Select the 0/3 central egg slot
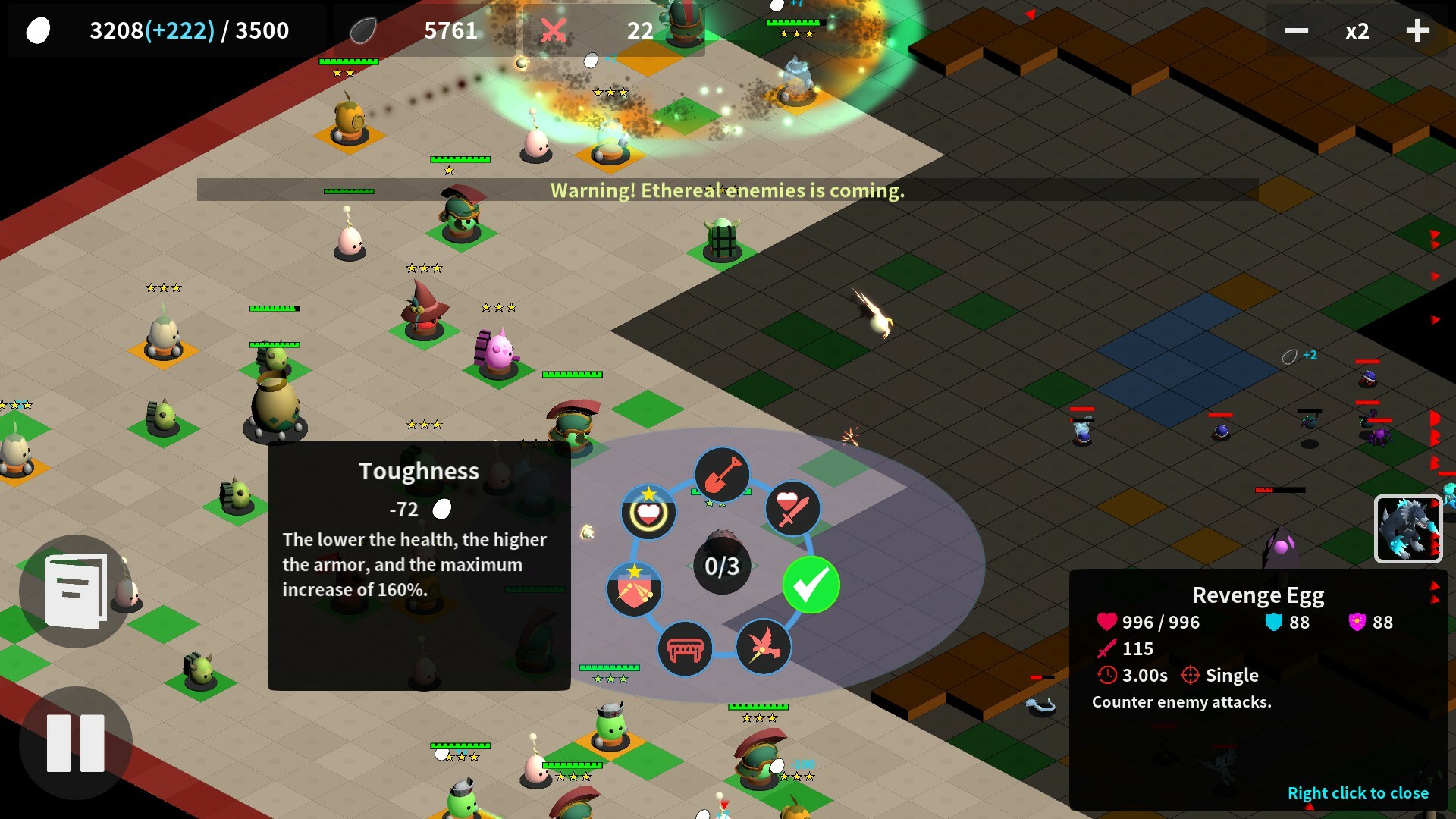This screenshot has height=819, width=1456. (720, 565)
